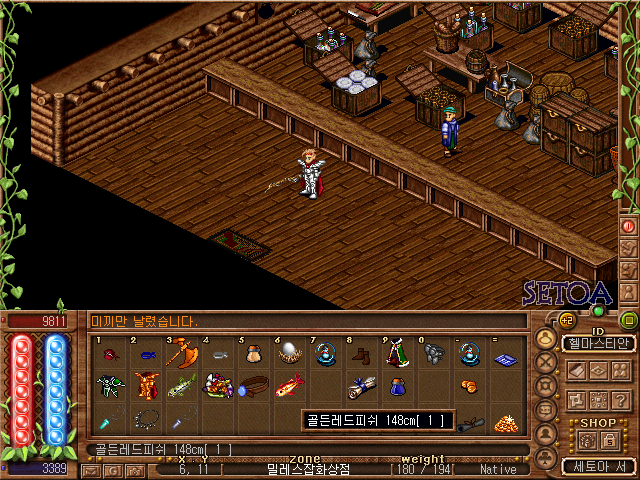Select the golden armor item
This screenshot has width=640, height=480.
tap(146, 385)
